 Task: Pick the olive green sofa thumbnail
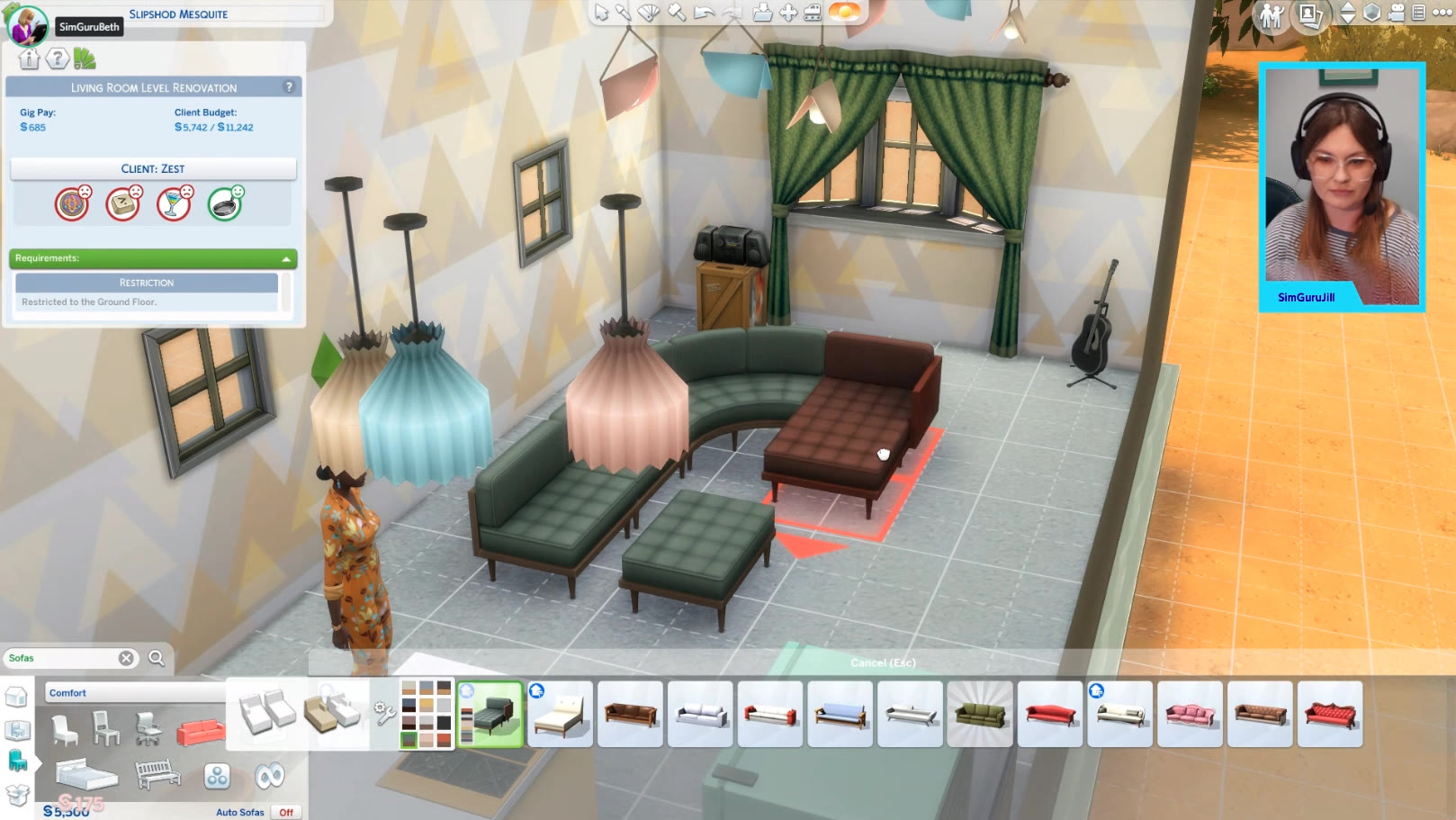980,715
